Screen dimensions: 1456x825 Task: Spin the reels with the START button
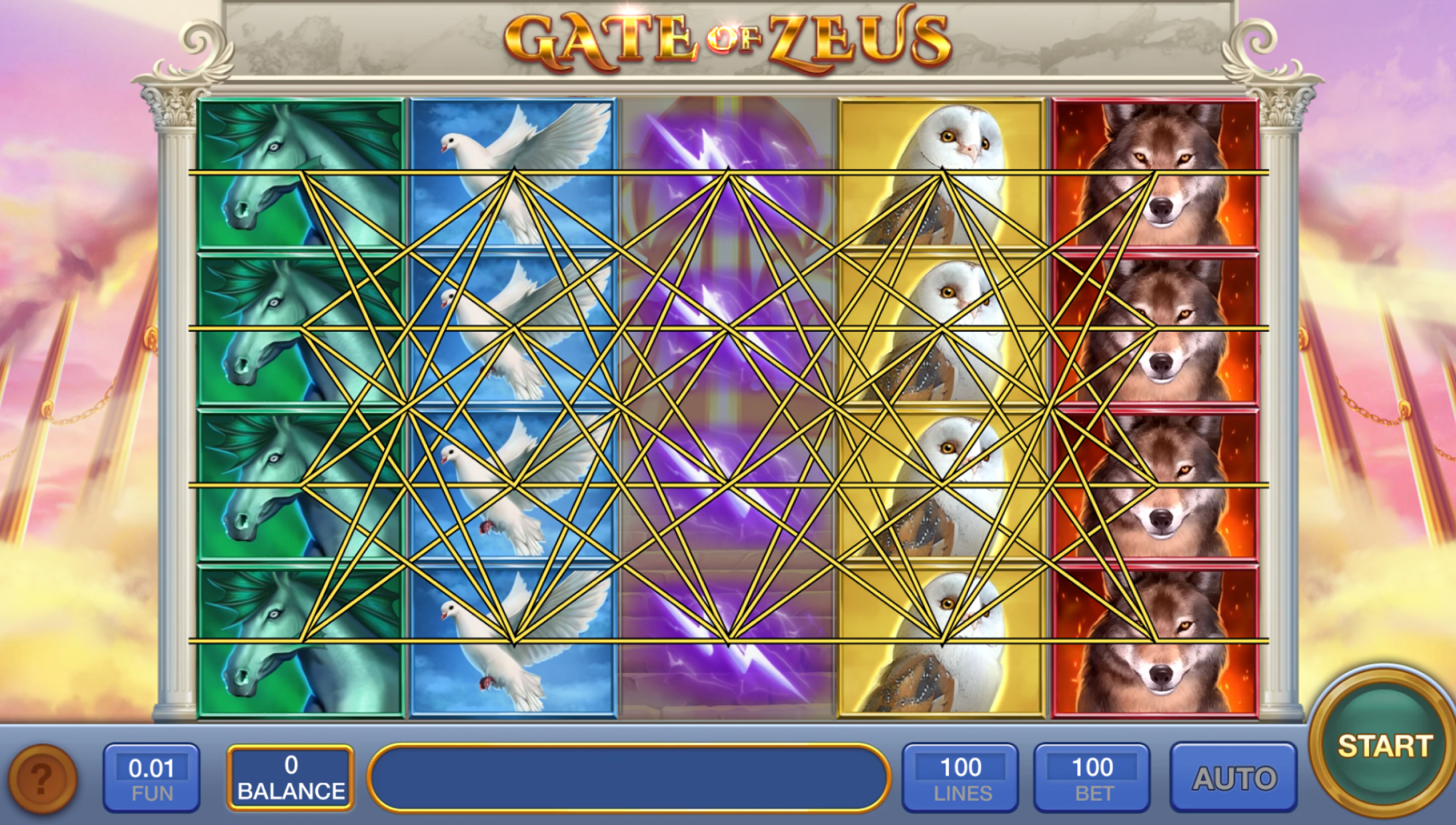coord(1384,747)
